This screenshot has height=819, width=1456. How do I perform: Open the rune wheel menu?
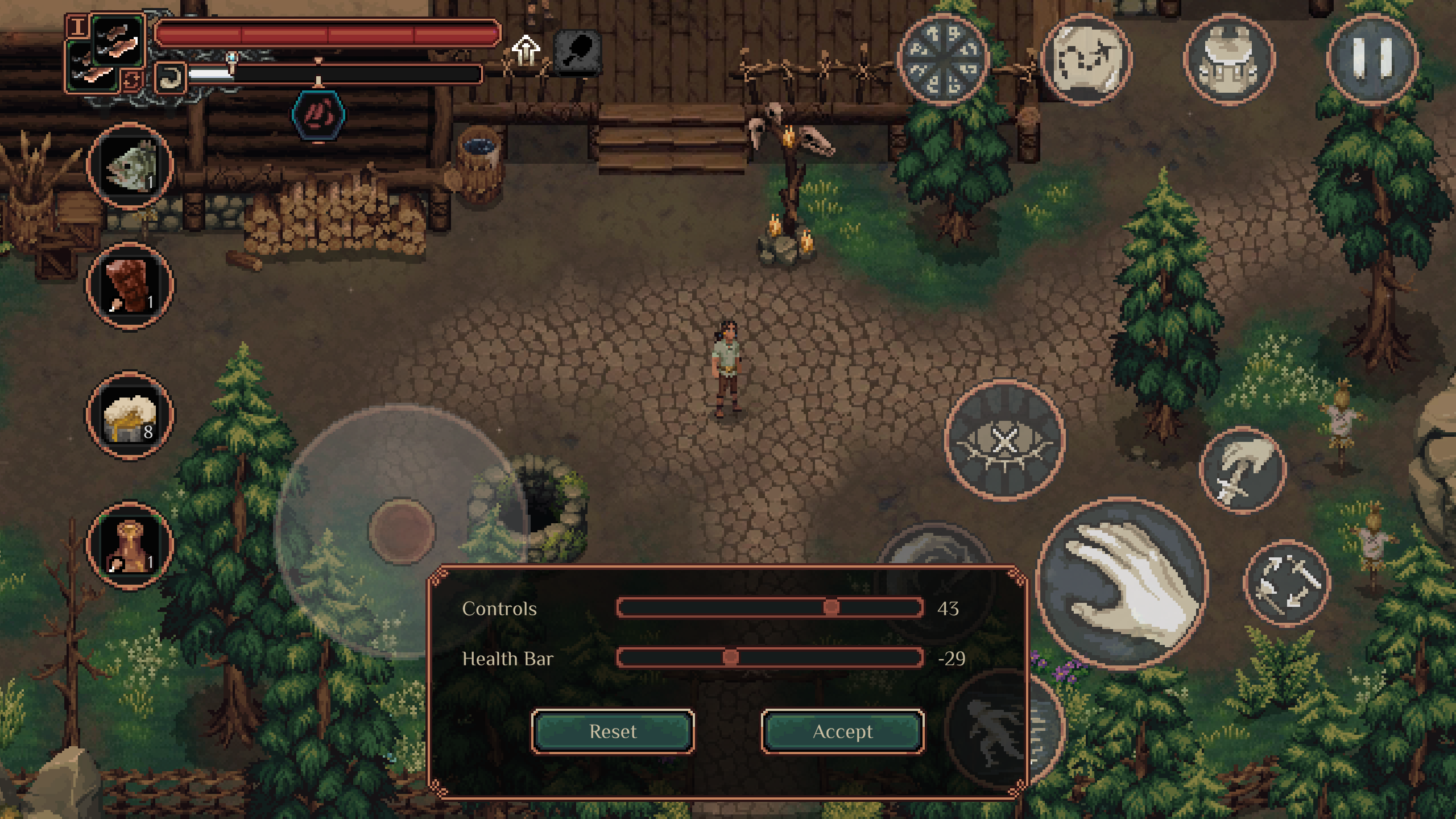[x=944, y=59]
